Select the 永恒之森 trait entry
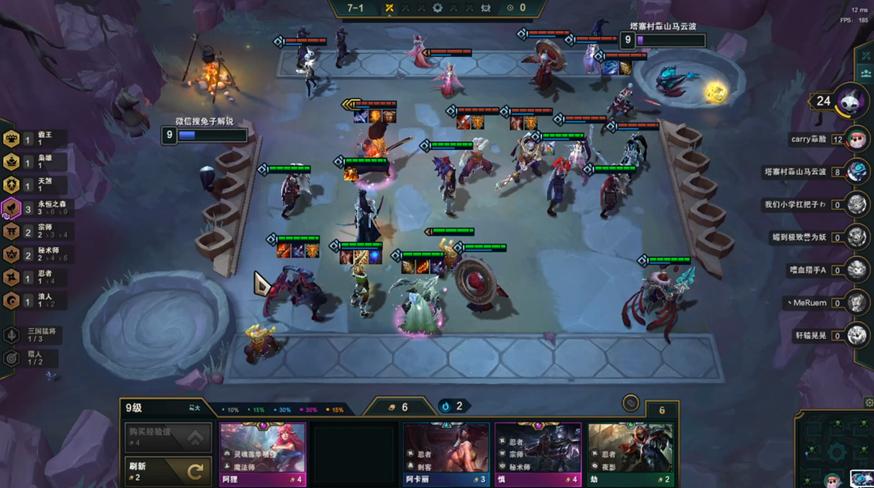The image size is (874, 488). pyautogui.click(x=30, y=208)
